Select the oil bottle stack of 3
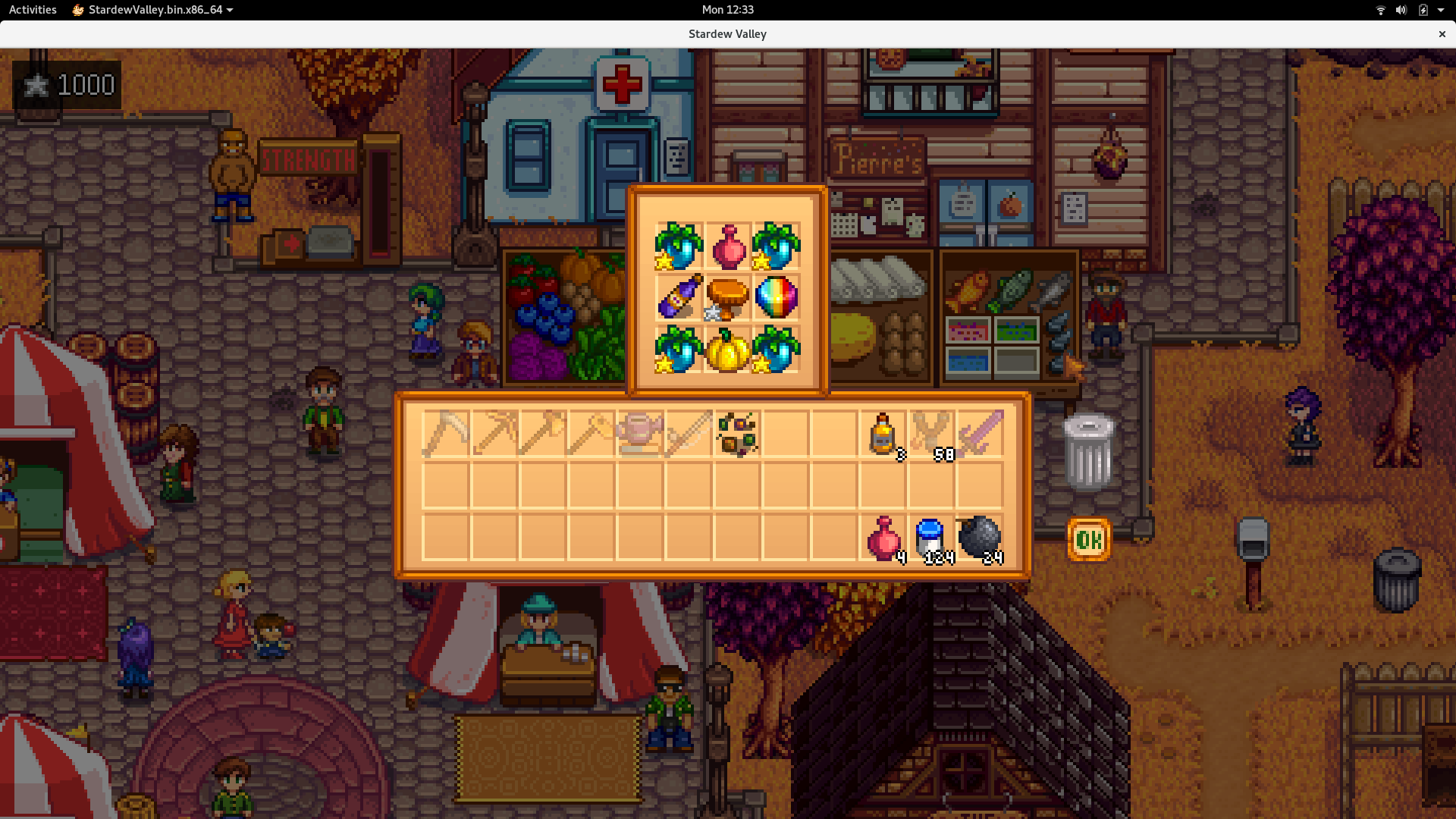Image resolution: width=1456 pixels, height=819 pixels. pyautogui.click(x=883, y=434)
